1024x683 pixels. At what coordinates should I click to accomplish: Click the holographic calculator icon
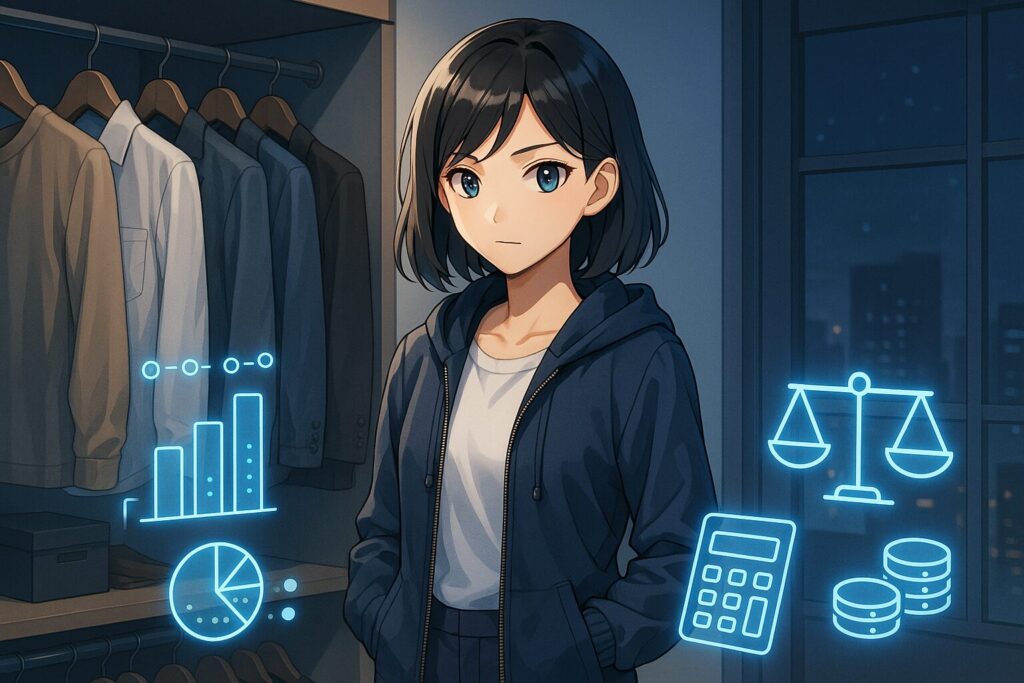(x=736, y=577)
